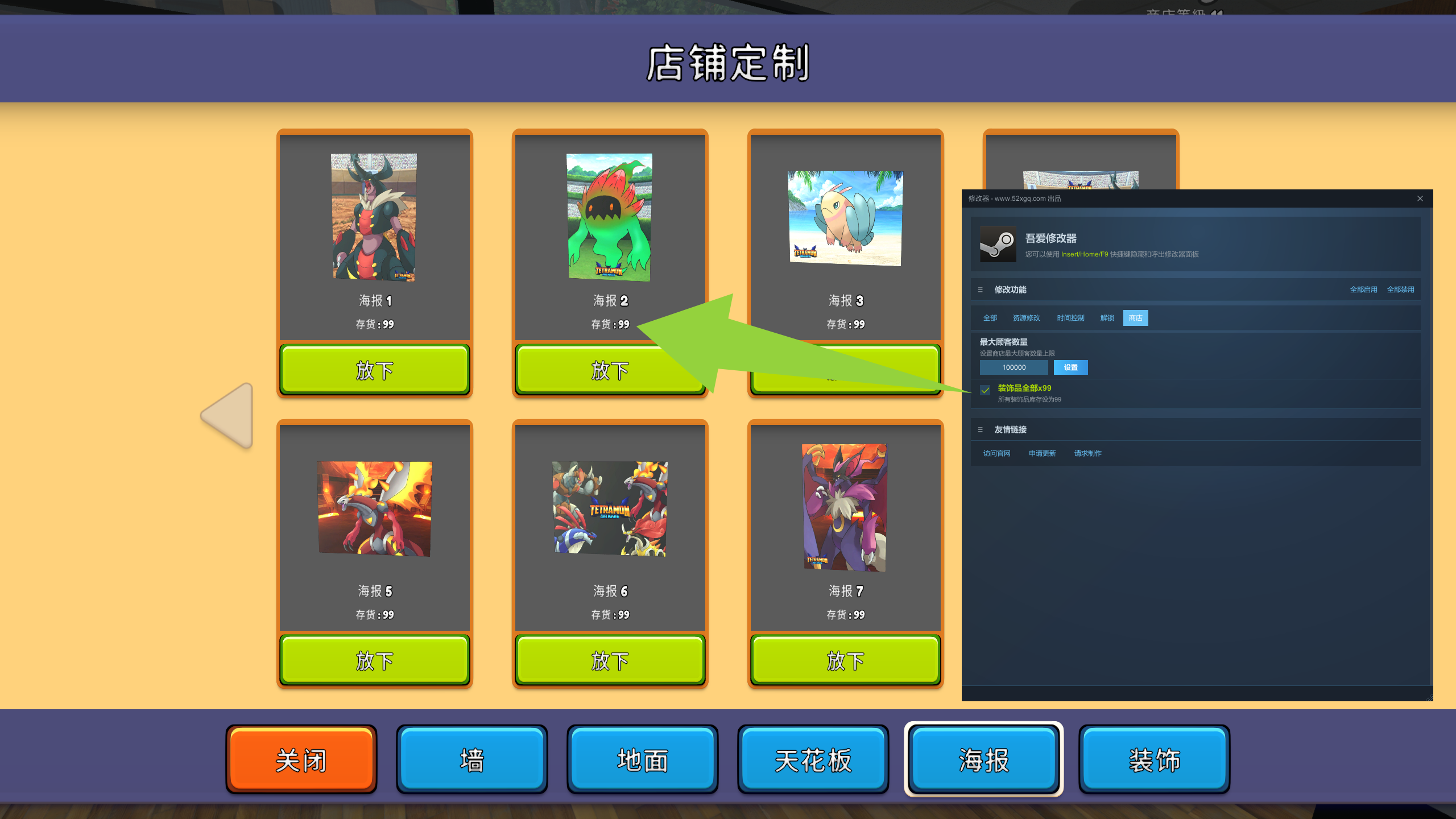Click the menu icon beside 友情链接 header
1456x819 pixels.
click(980, 429)
